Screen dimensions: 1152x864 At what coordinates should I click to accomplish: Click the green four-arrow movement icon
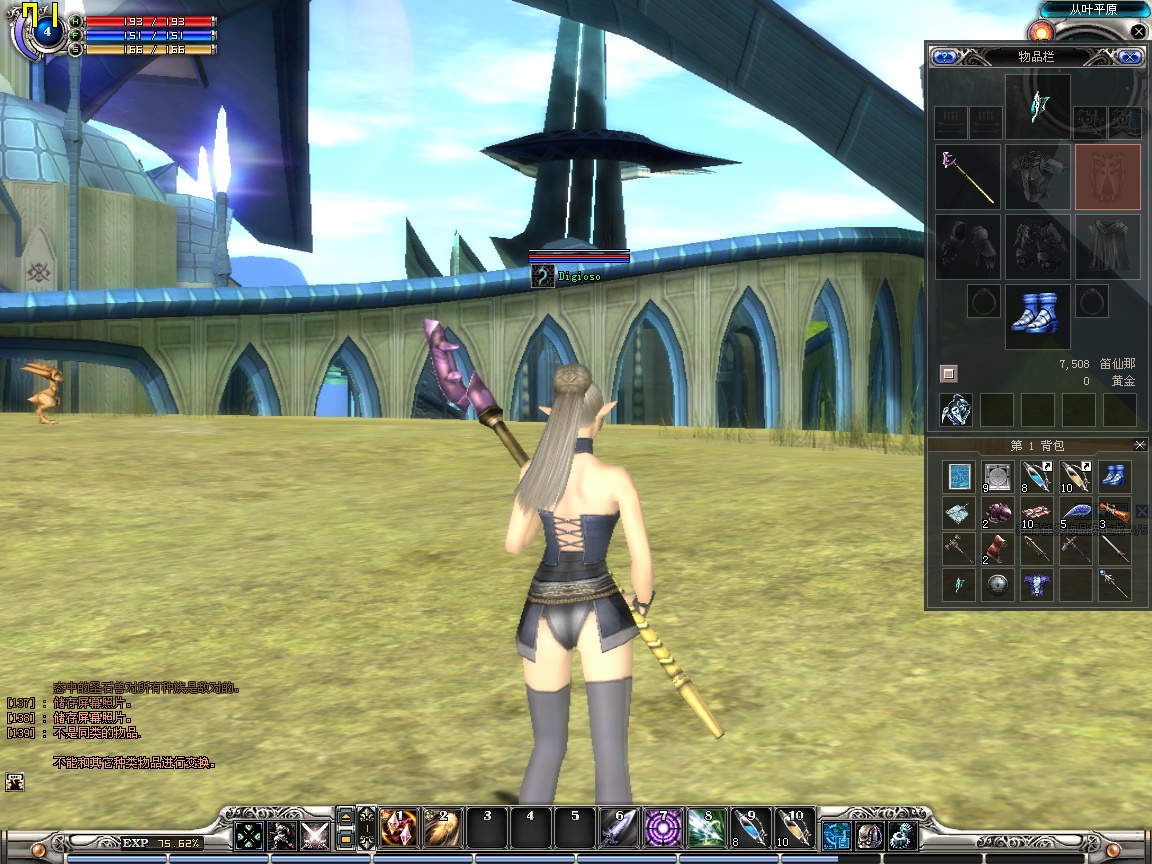pos(249,835)
